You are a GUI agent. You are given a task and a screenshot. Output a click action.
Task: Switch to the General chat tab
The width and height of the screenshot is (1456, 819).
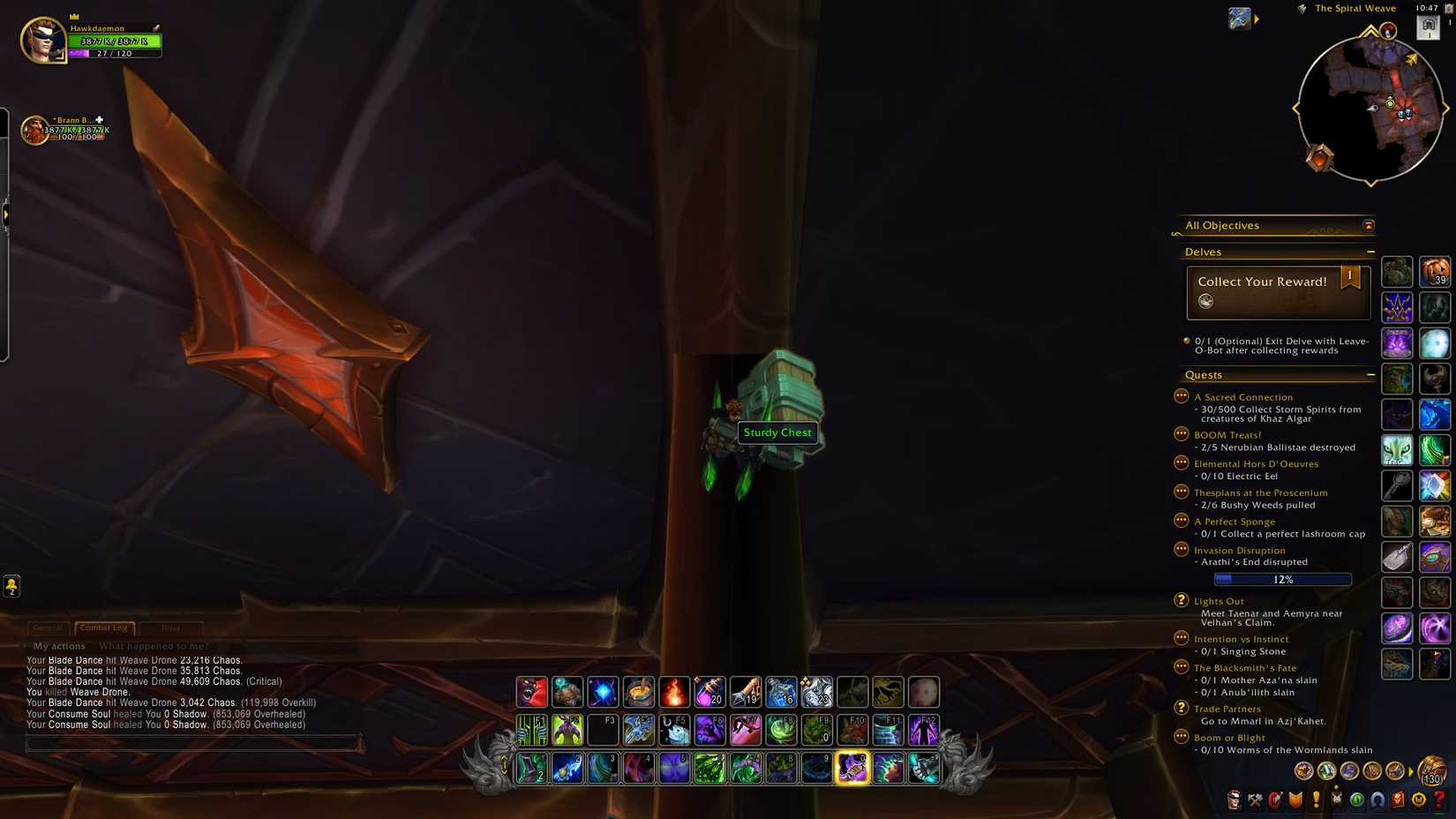(x=49, y=627)
